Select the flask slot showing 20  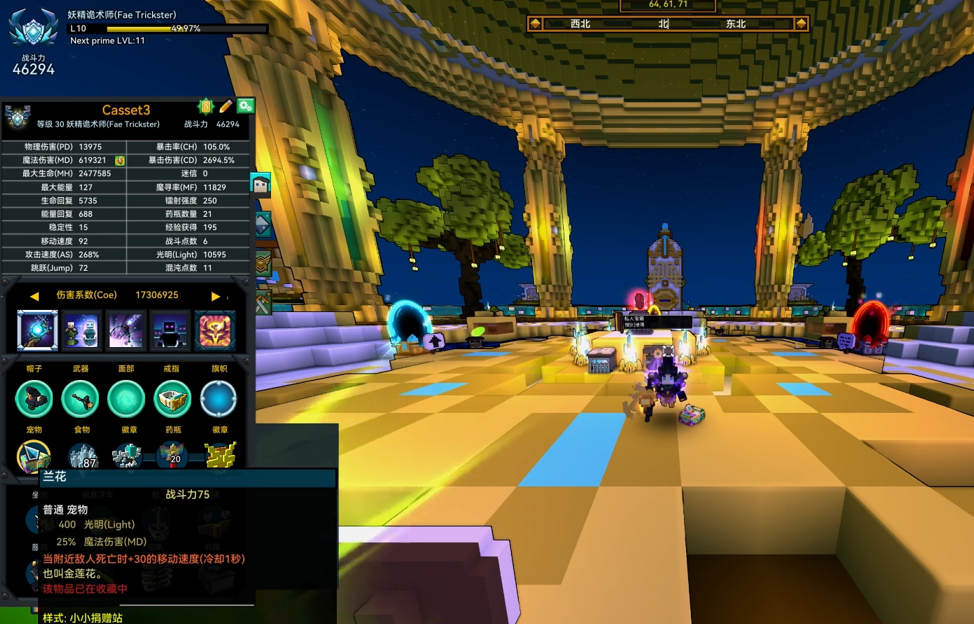pos(172,457)
